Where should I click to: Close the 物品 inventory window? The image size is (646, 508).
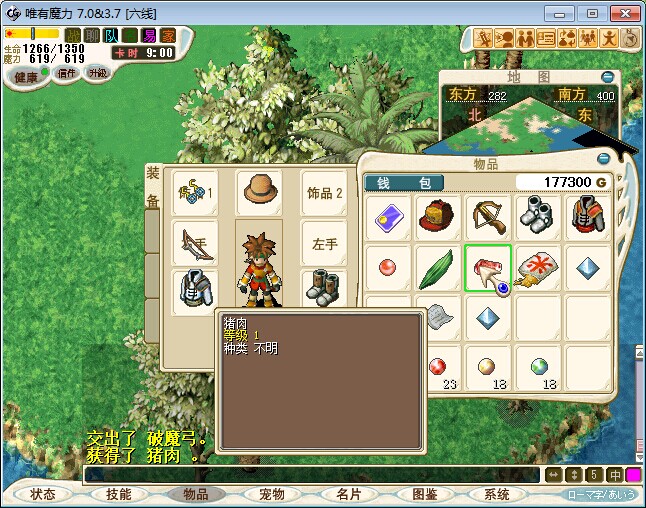[x=602, y=160]
